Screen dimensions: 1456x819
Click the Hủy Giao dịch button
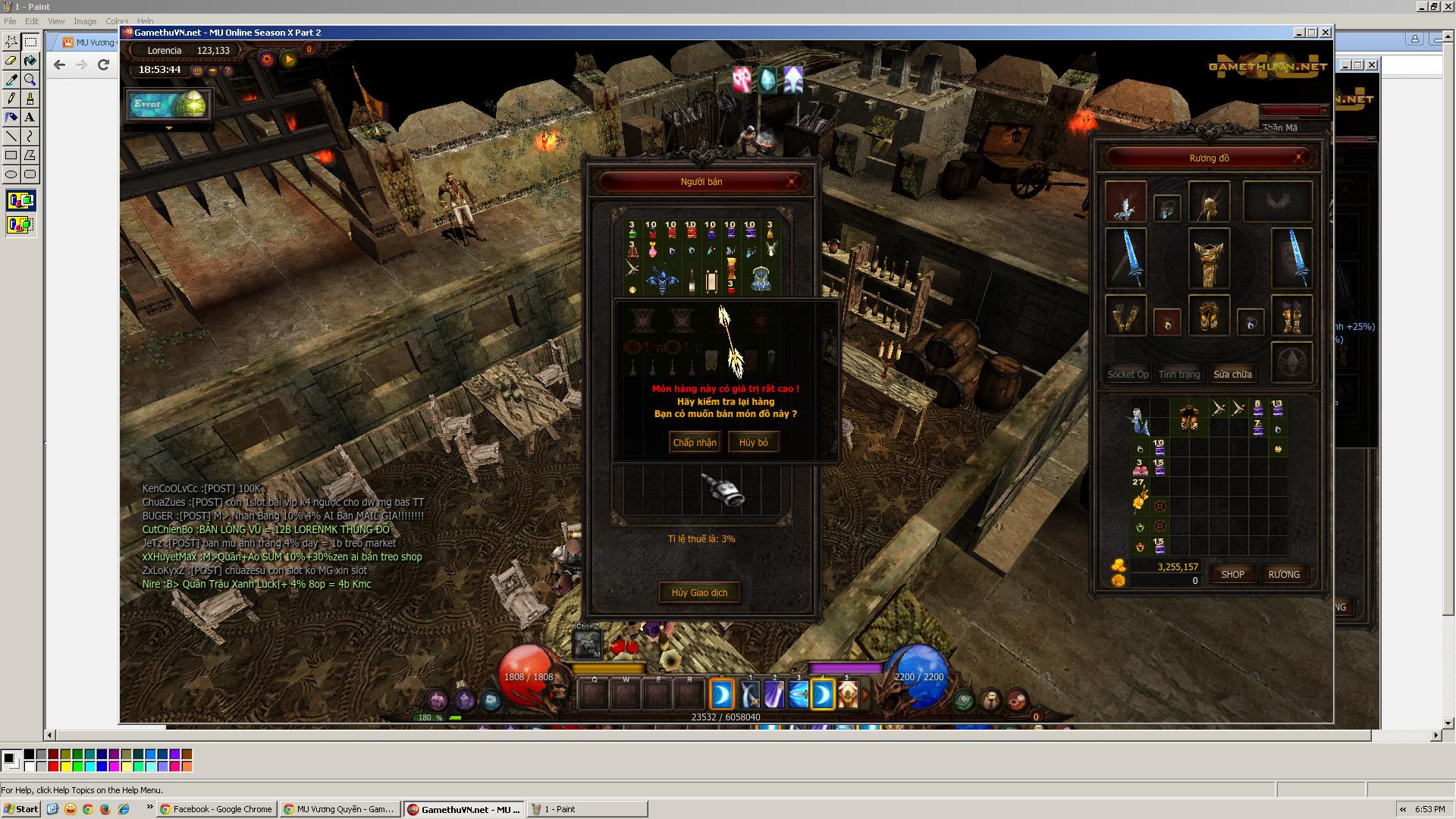click(699, 592)
